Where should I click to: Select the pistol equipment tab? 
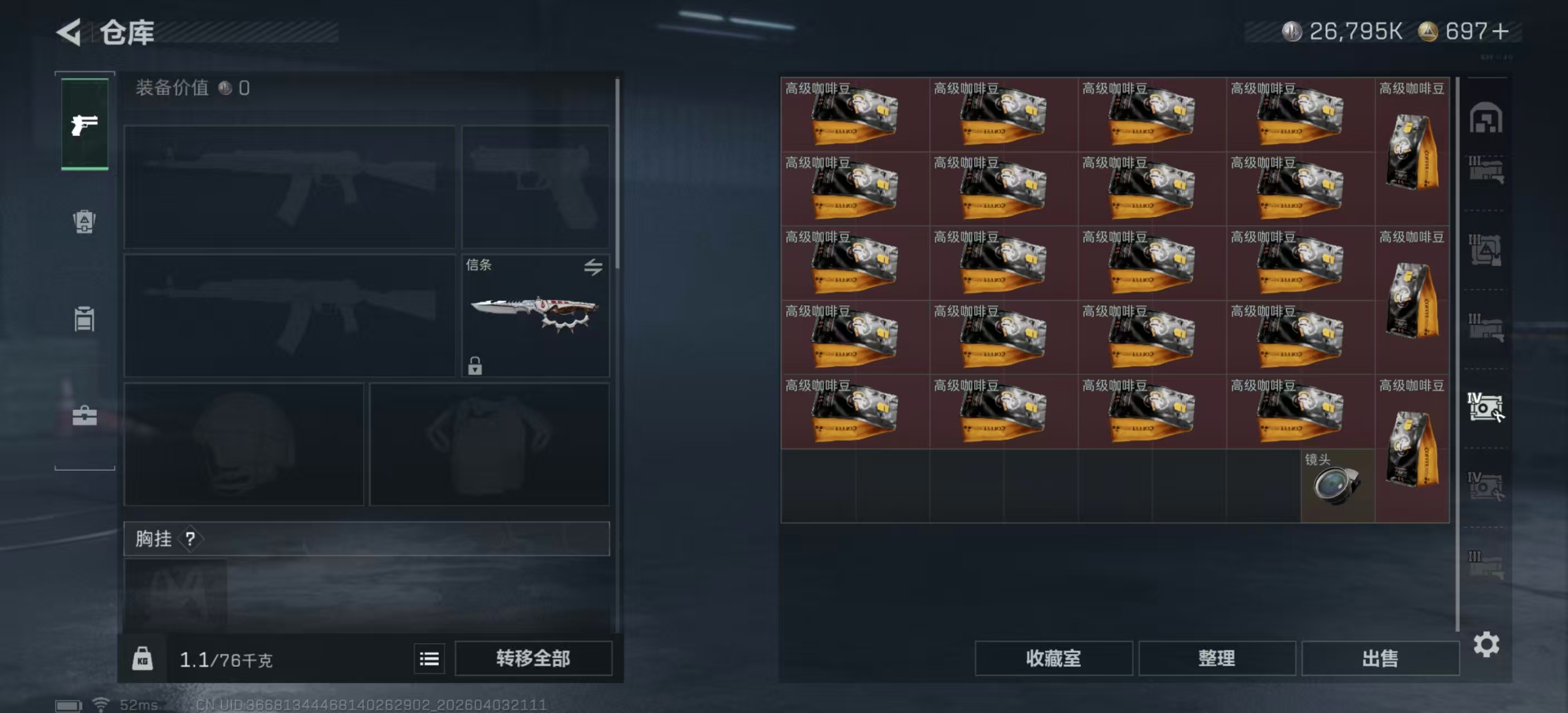pos(84,126)
